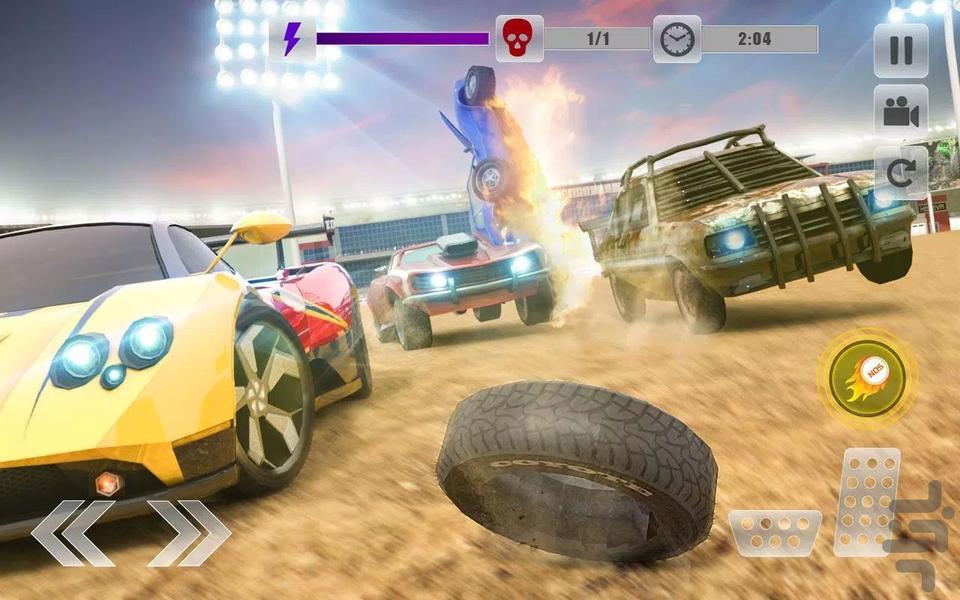Screen dimensions: 960x600
Task: Pause the game
Action: click(x=900, y=50)
